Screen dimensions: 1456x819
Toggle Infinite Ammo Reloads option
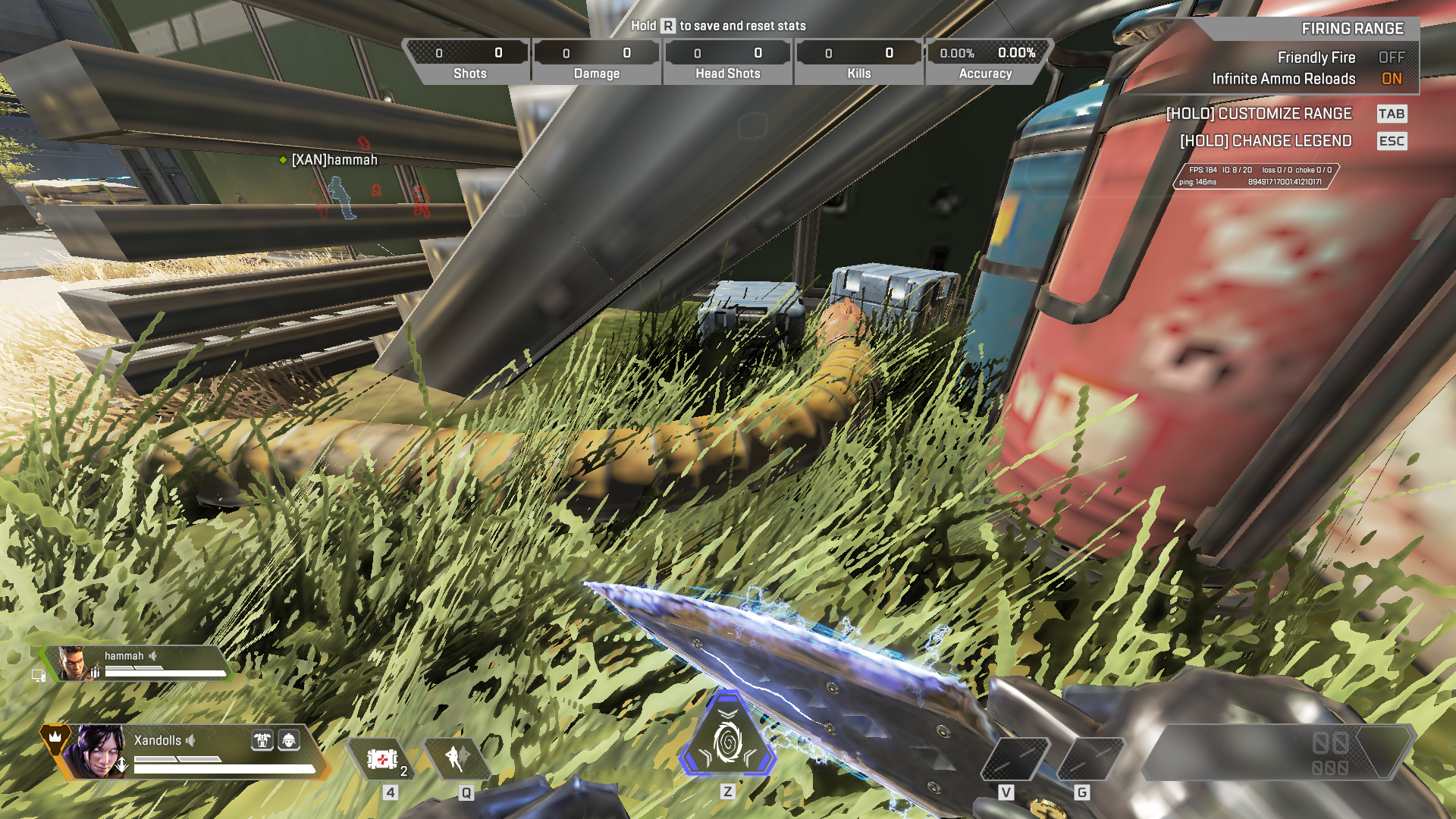(1391, 79)
